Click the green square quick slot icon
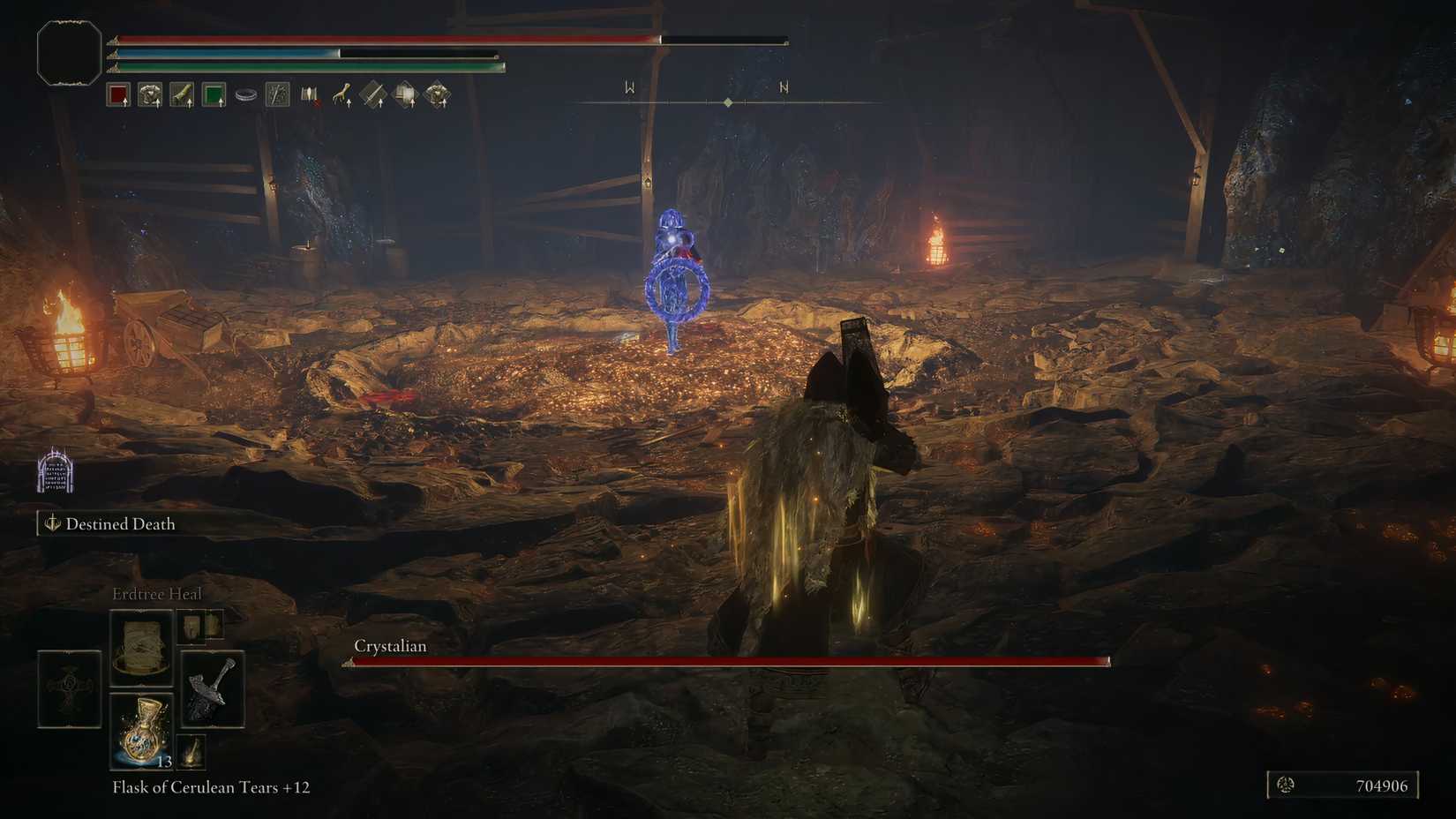Image resolution: width=1456 pixels, height=819 pixels. click(214, 94)
